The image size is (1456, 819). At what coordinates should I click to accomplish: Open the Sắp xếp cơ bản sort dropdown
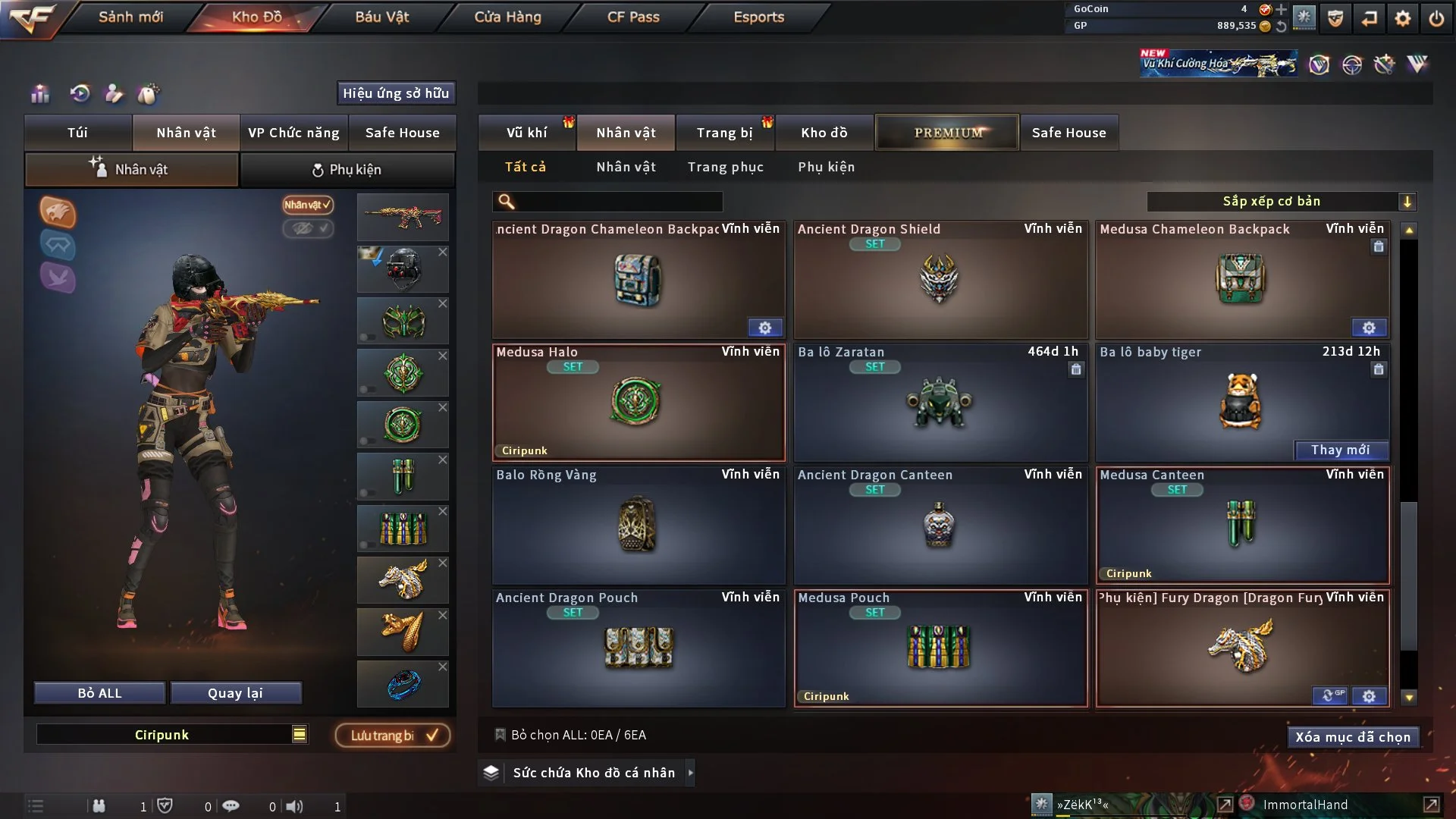click(x=1281, y=202)
